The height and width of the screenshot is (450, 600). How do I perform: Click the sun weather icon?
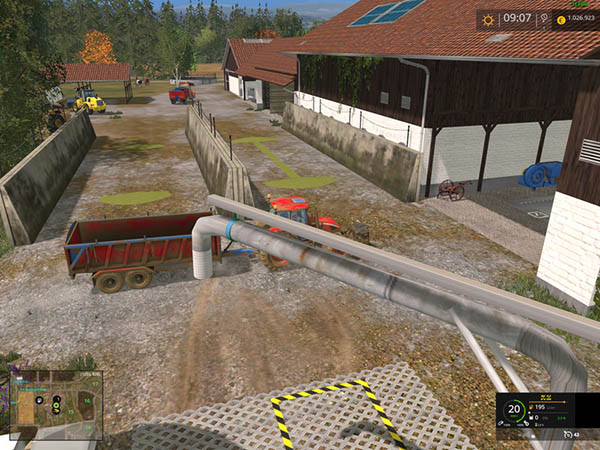coord(489,18)
